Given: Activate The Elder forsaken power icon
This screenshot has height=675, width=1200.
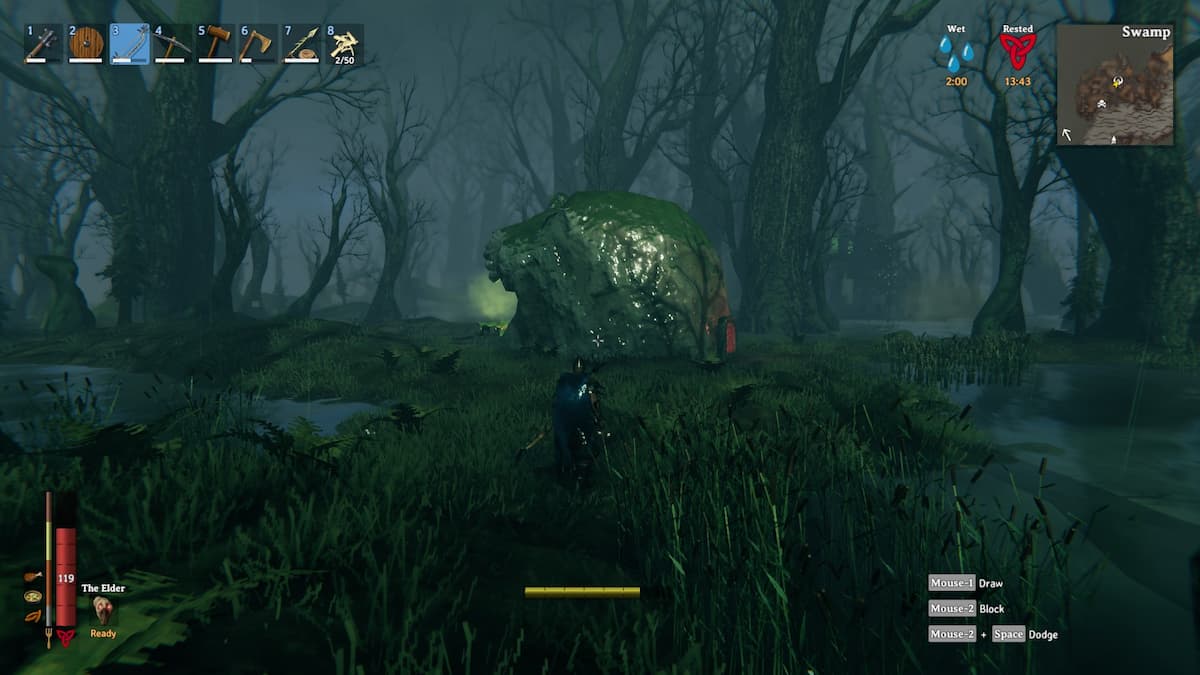Looking at the screenshot, I should pyautogui.click(x=104, y=610).
